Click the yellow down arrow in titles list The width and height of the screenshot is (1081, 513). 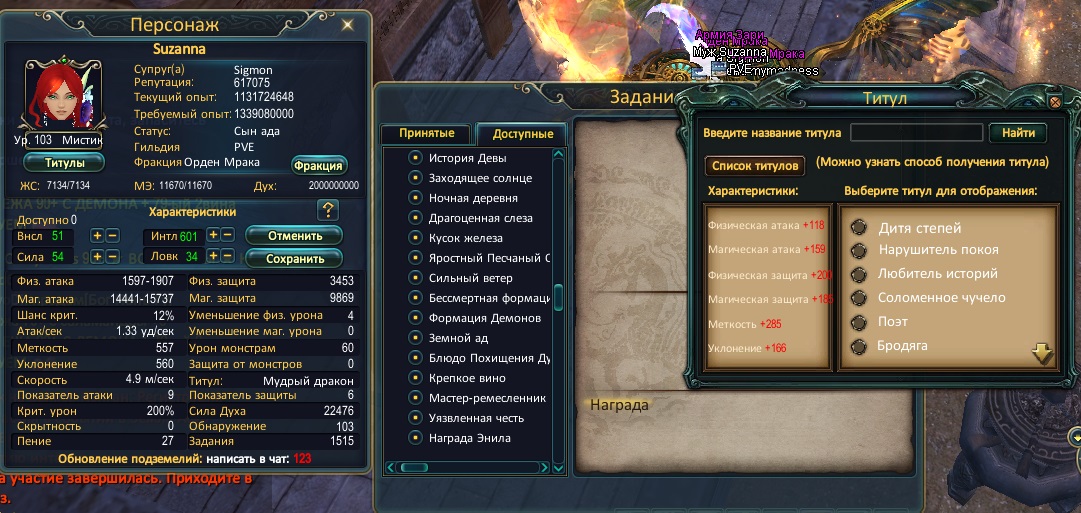(x=1043, y=354)
